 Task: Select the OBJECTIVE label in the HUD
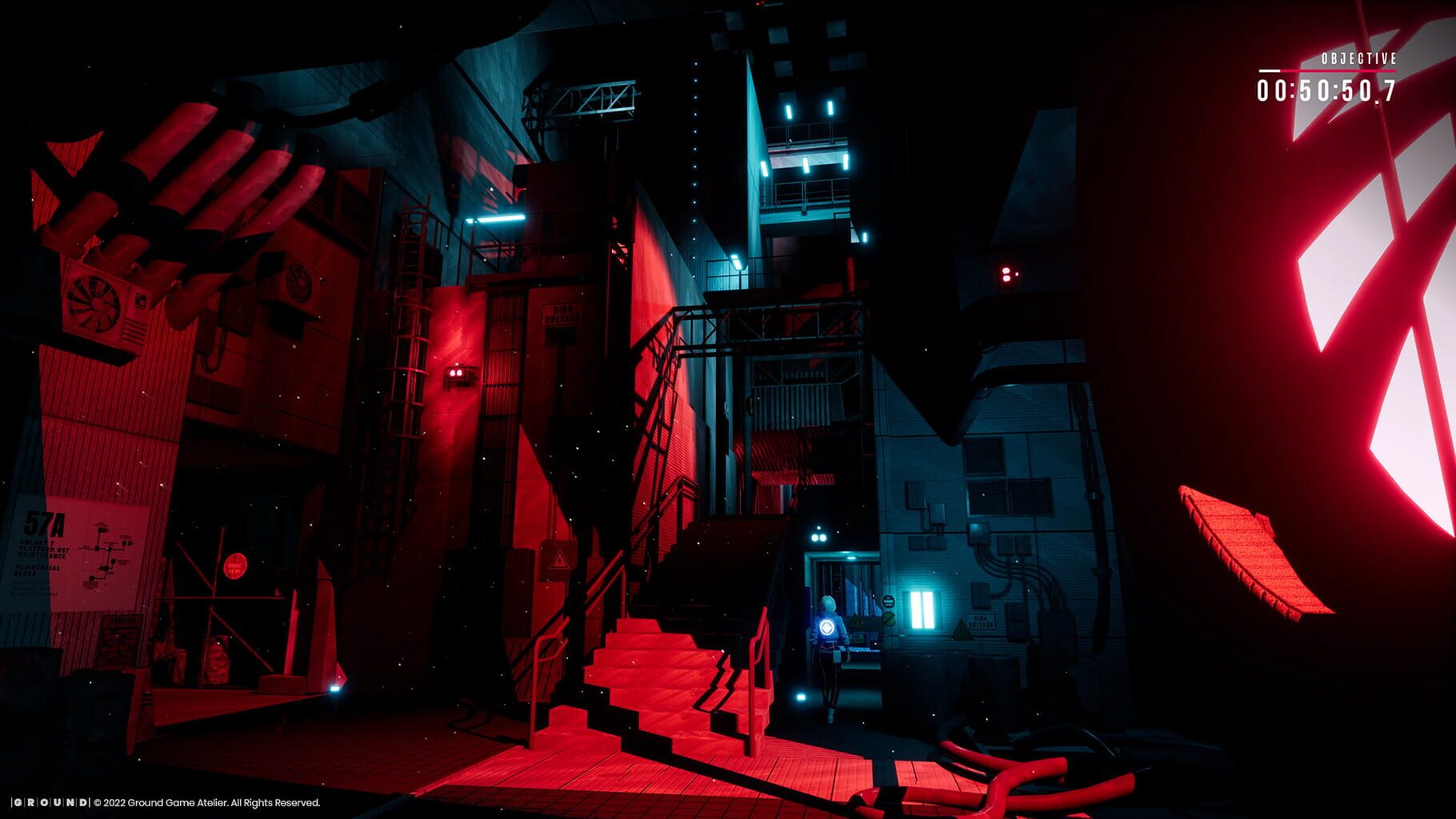tap(1360, 58)
